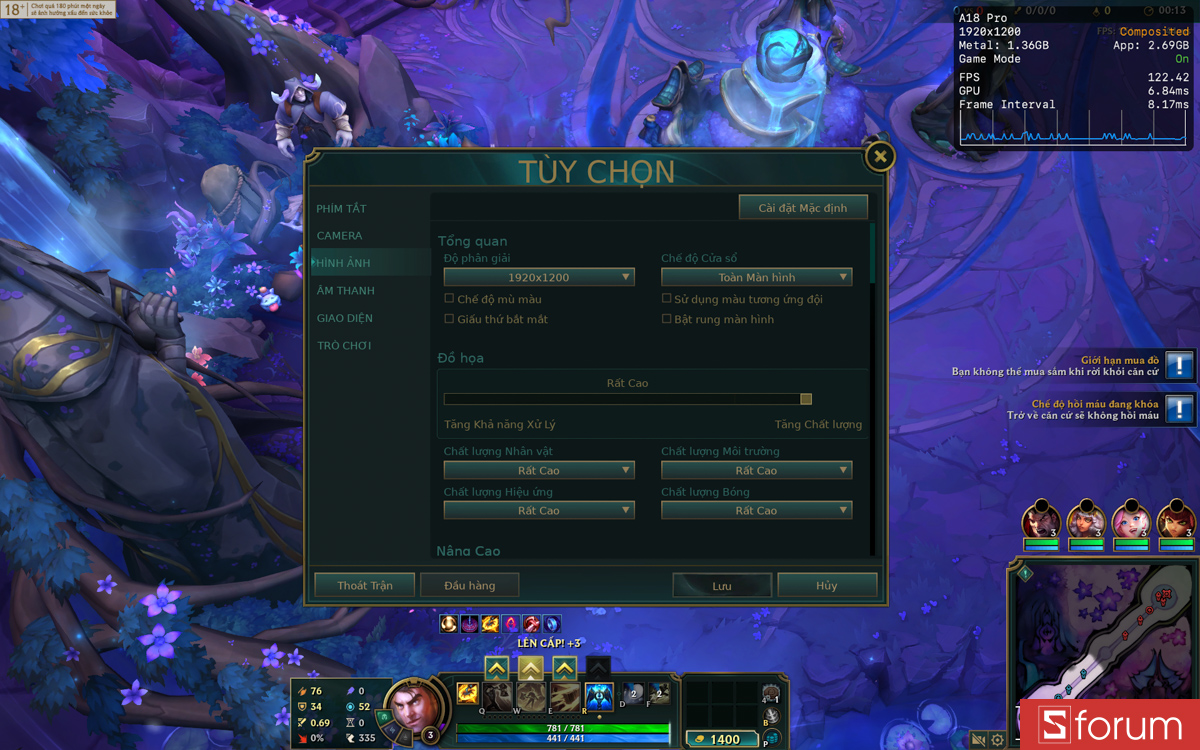Tick the Sử dụng màu tương ứng đội checkbox
Screen dimensions: 1200x750
coord(667,299)
